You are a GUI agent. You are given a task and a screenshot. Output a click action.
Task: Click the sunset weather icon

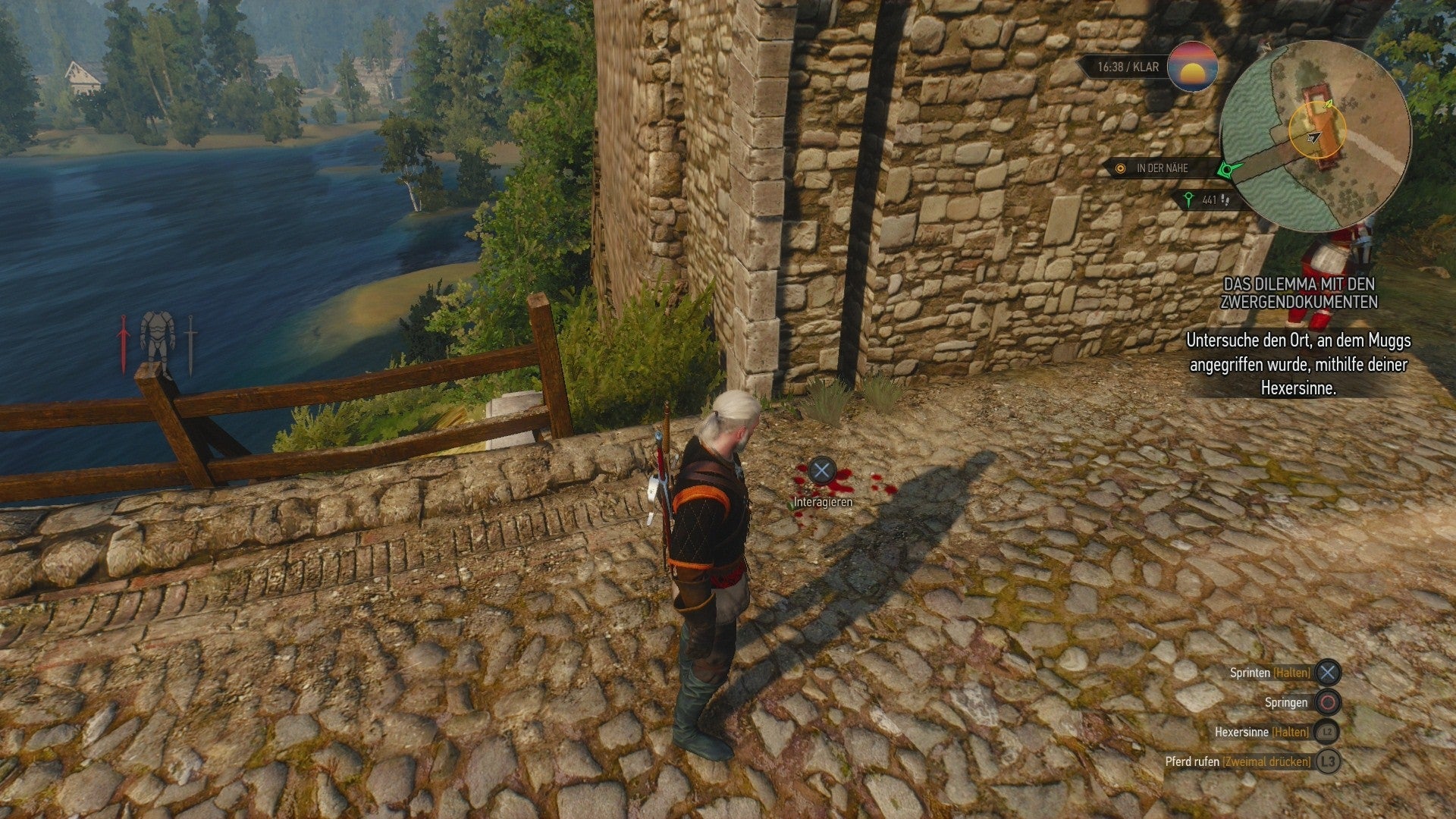1192,67
